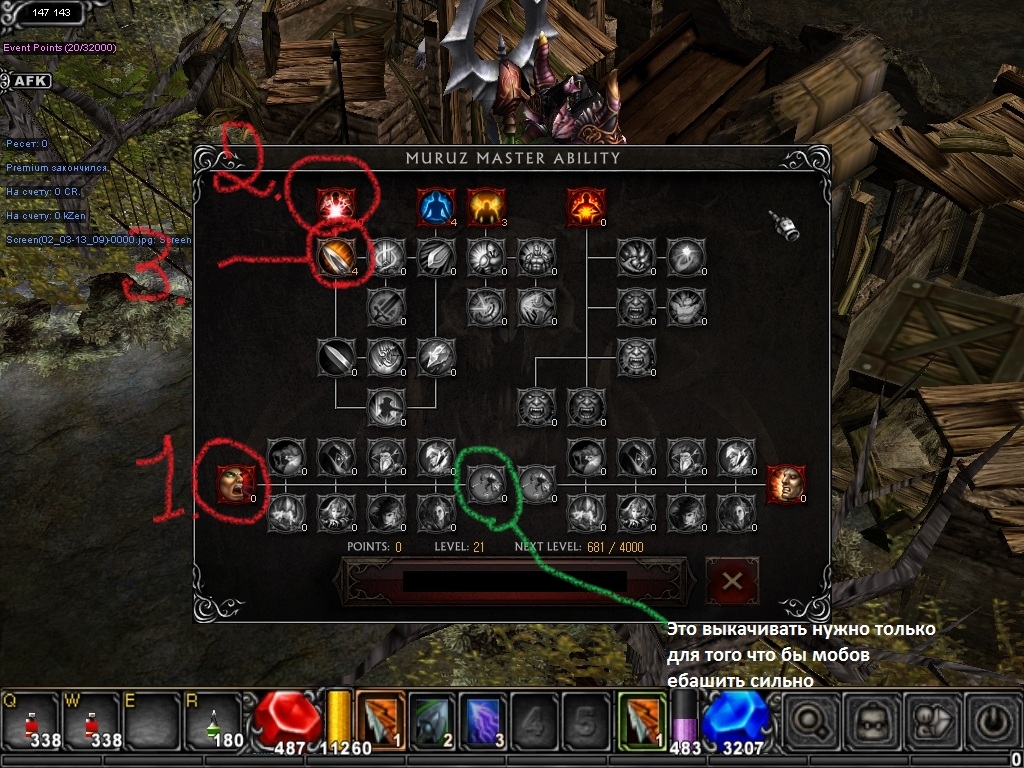This screenshot has width=1024, height=768.
Task: Activate hotbar skill number 2
Action: coord(432,721)
